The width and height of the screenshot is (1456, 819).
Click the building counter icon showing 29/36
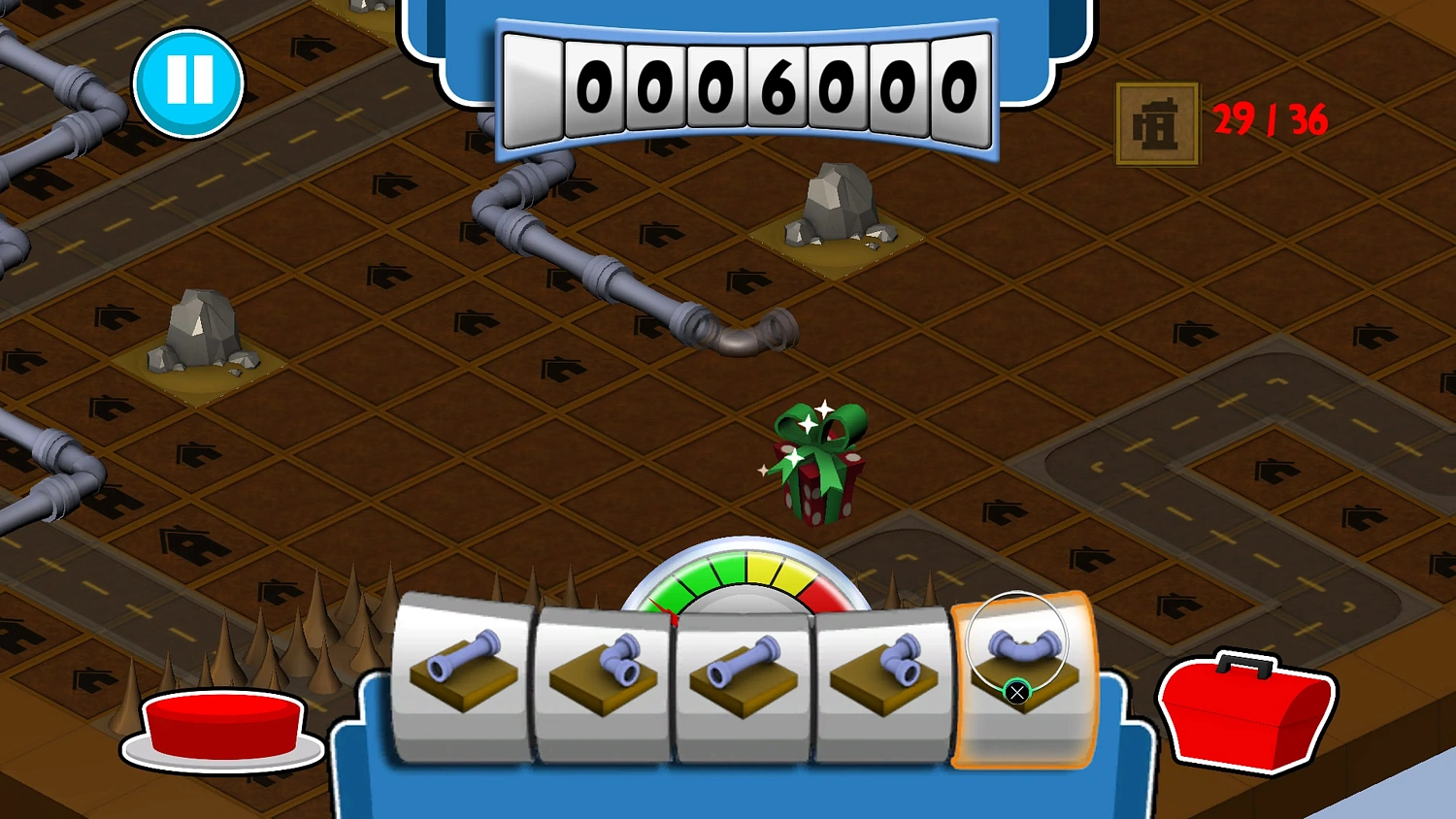coord(1155,124)
